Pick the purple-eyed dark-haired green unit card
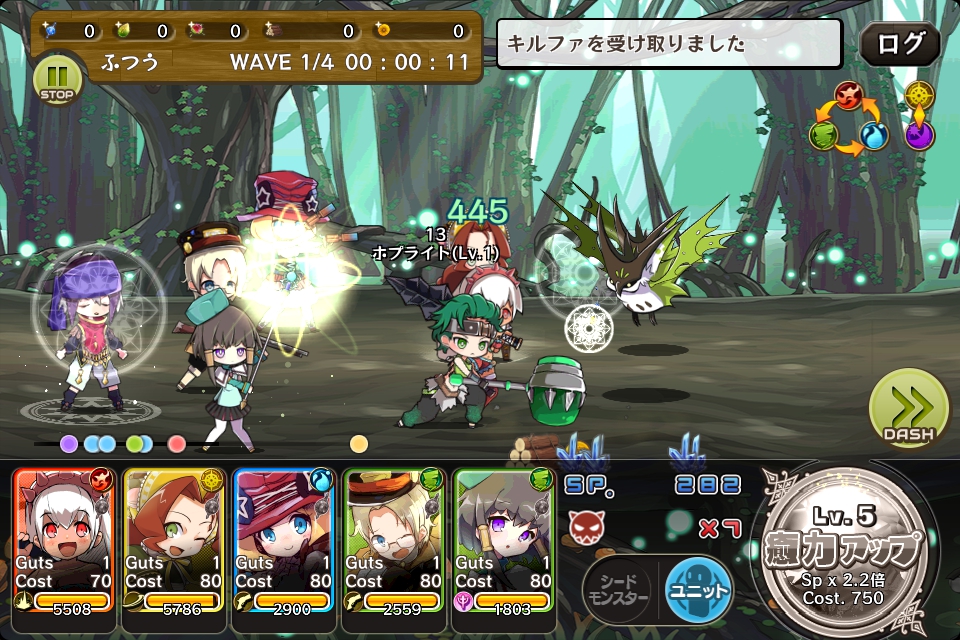Viewport: 960px width, 640px height. point(504,540)
